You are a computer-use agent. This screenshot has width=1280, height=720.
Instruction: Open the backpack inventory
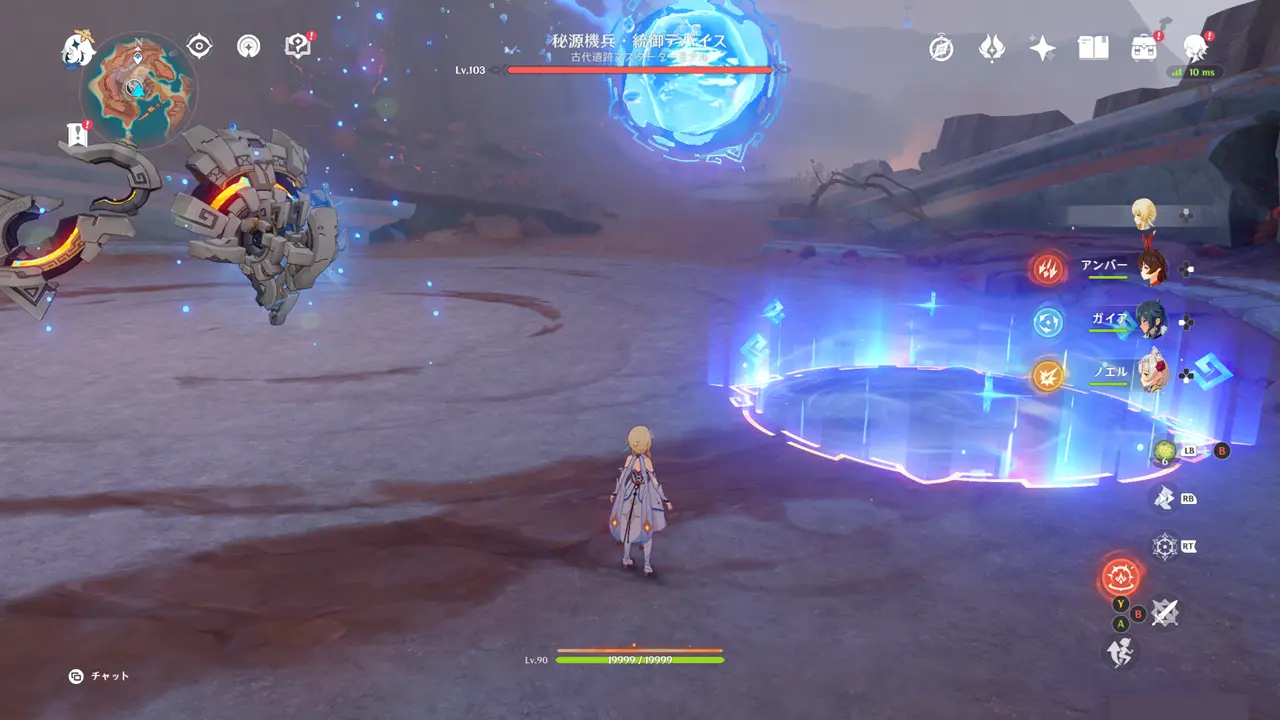click(x=1144, y=48)
